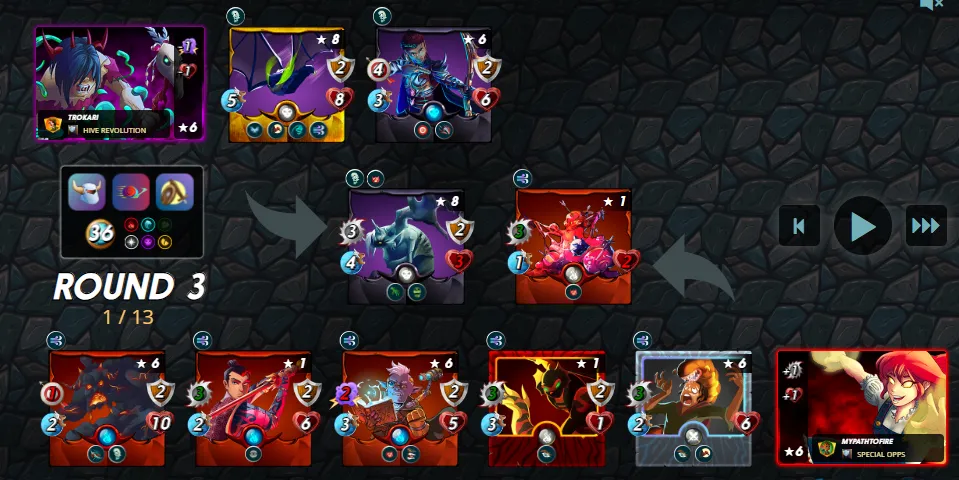
Task: Select Trokari's summoner card
Action: coord(120,84)
